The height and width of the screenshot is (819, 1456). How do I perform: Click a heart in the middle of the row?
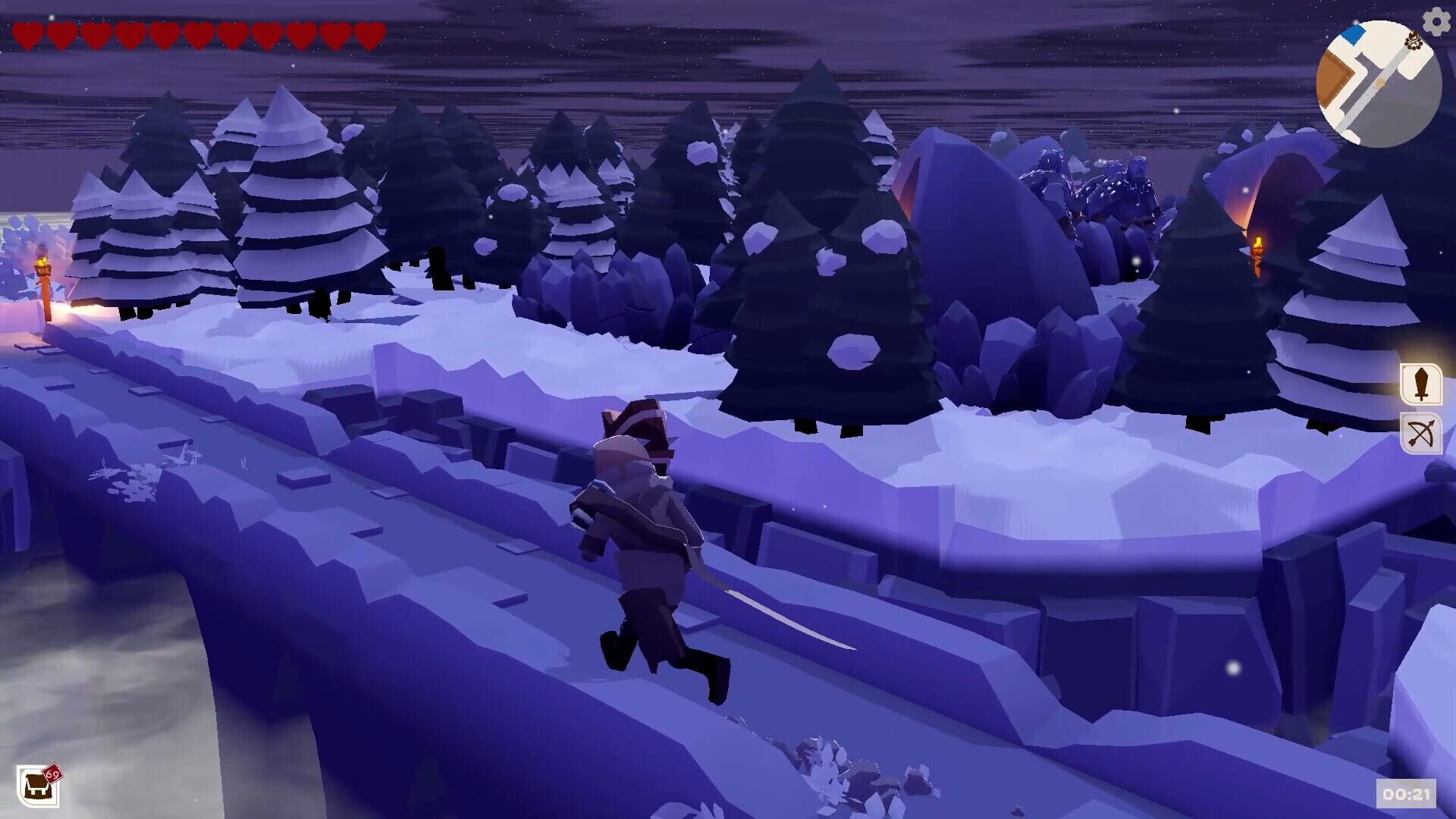[197, 34]
